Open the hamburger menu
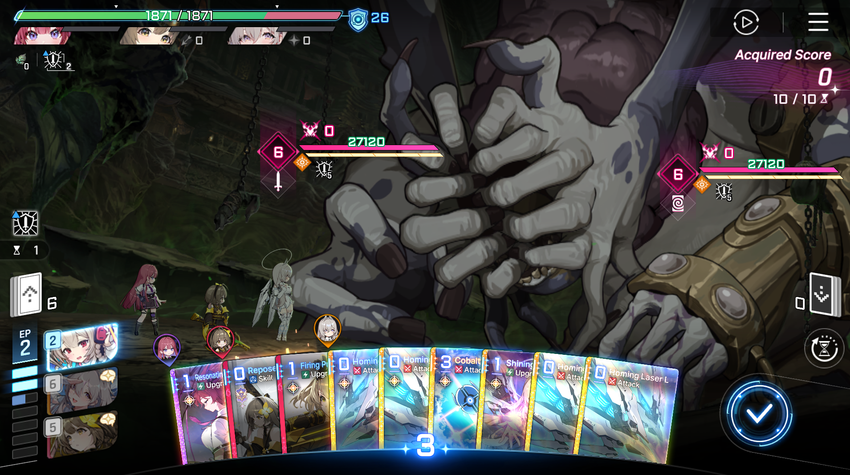 tap(818, 22)
